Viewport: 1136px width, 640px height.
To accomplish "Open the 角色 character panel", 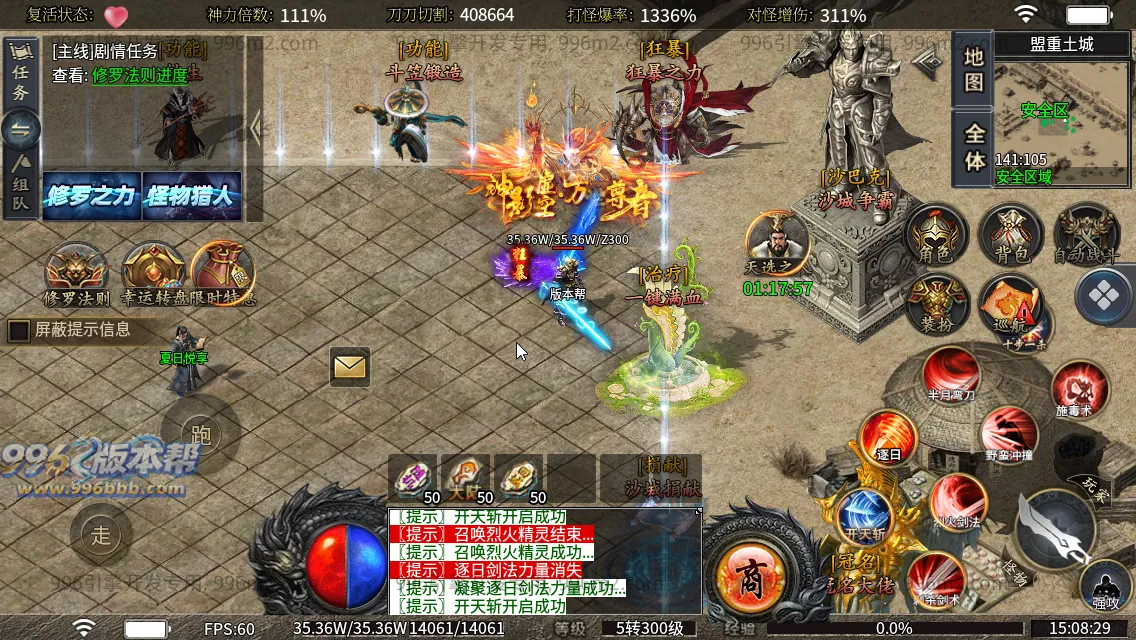I will point(935,237).
